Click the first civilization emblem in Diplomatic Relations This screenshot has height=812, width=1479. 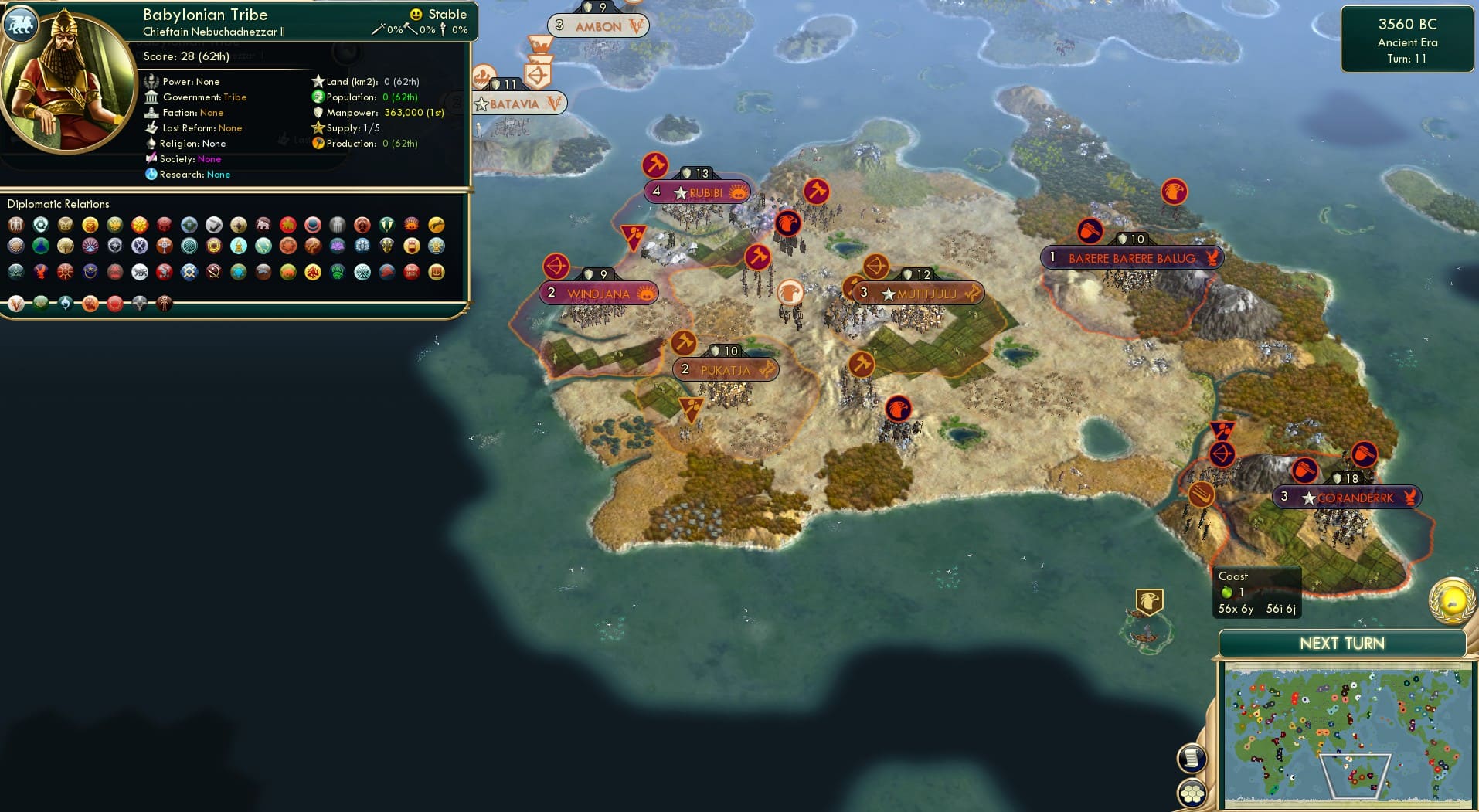15,226
